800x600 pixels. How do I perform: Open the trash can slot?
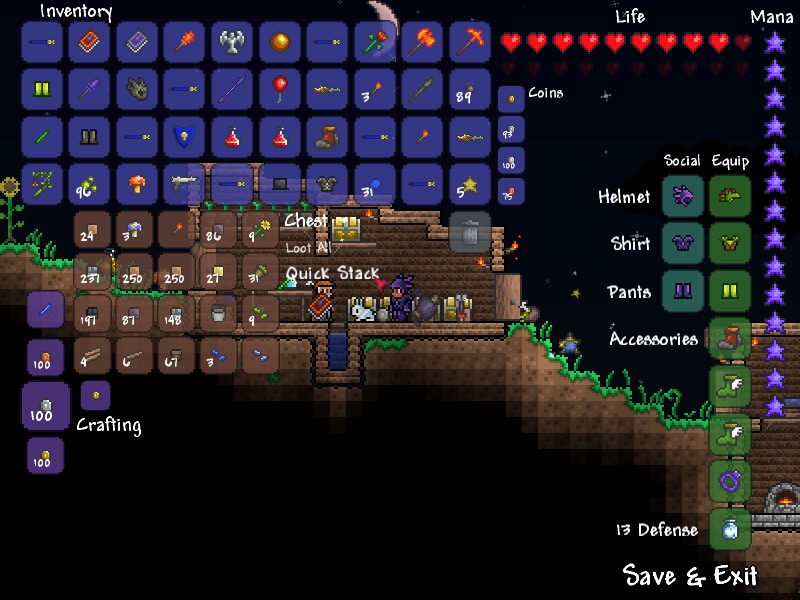click(x=470, y=232)
